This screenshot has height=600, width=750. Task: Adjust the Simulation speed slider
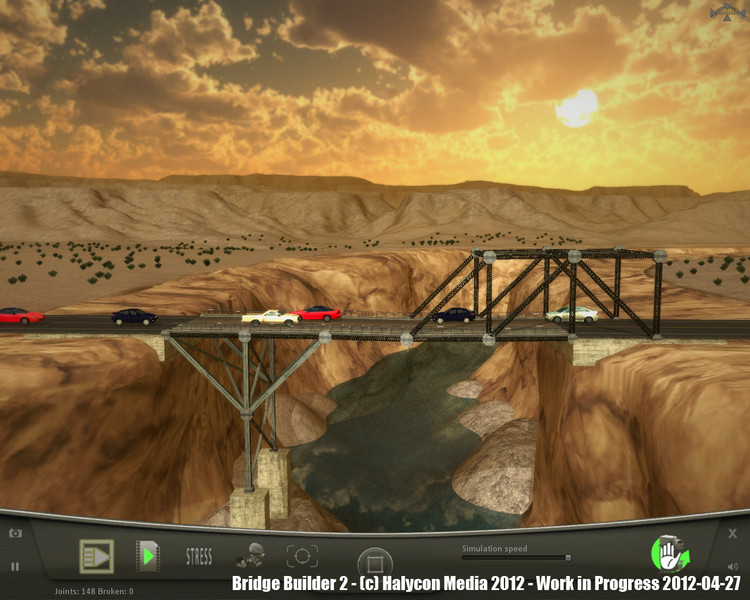click(568, 558)
